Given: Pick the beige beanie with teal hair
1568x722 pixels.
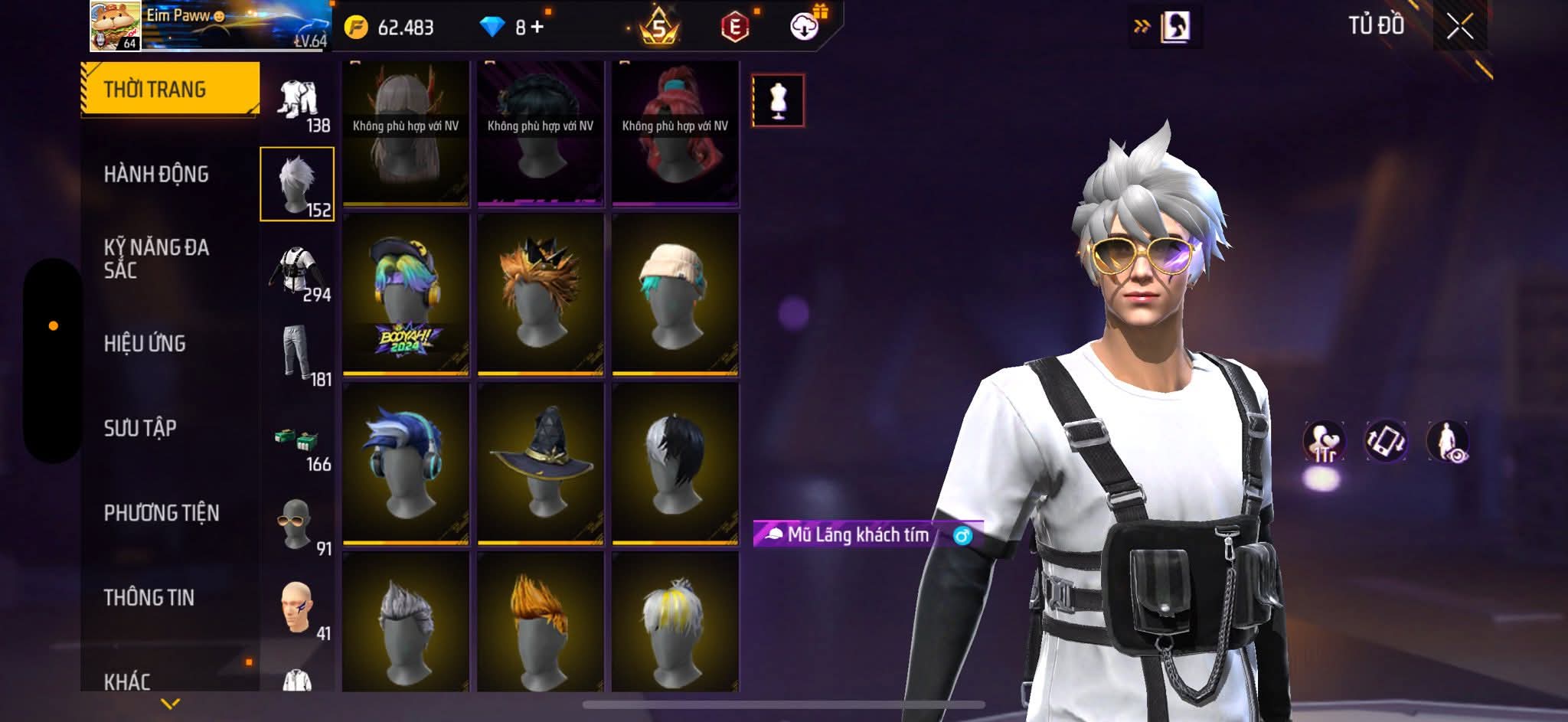Looking at the screenshot, I should coord(675,295).
